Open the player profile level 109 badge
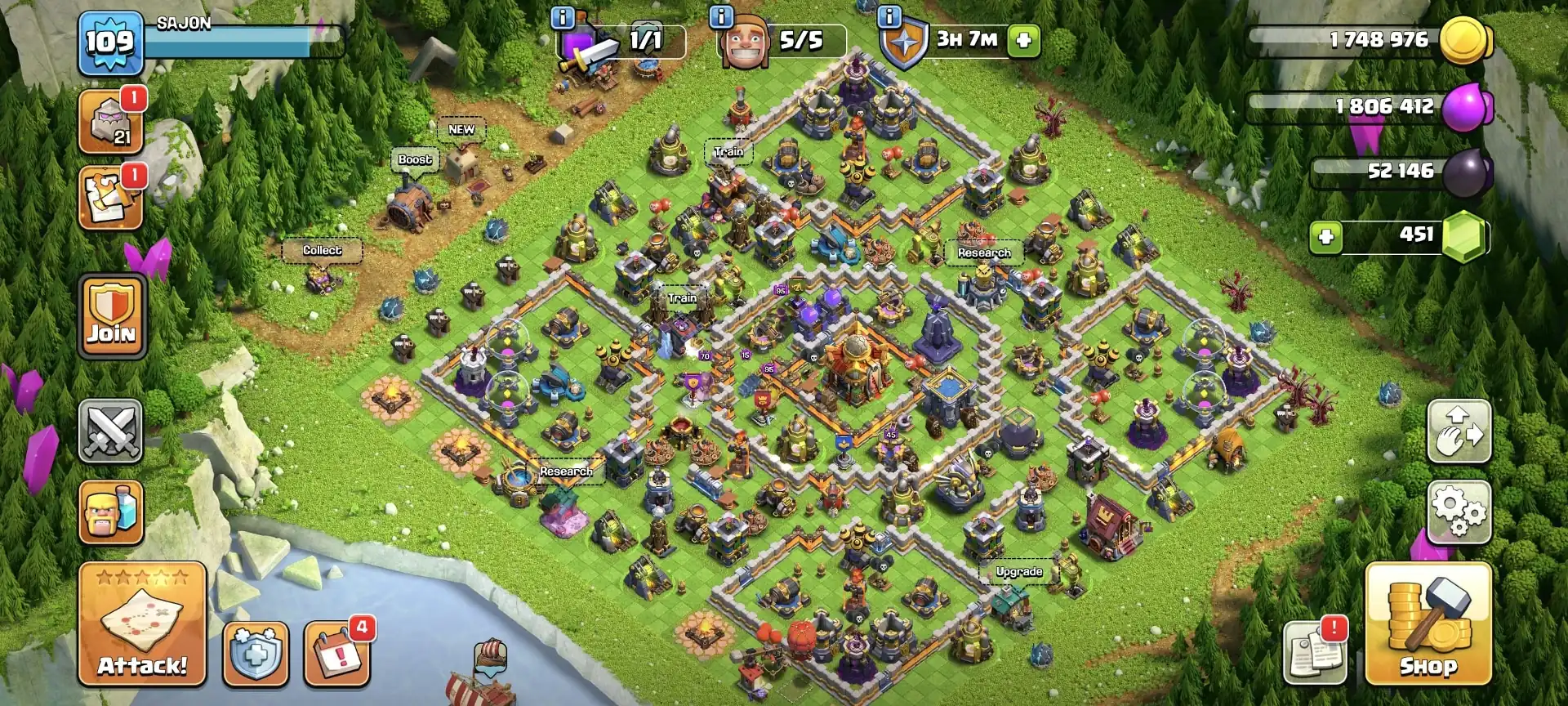The height and width of the screenshot is (706, 1568). pos(111,42)
